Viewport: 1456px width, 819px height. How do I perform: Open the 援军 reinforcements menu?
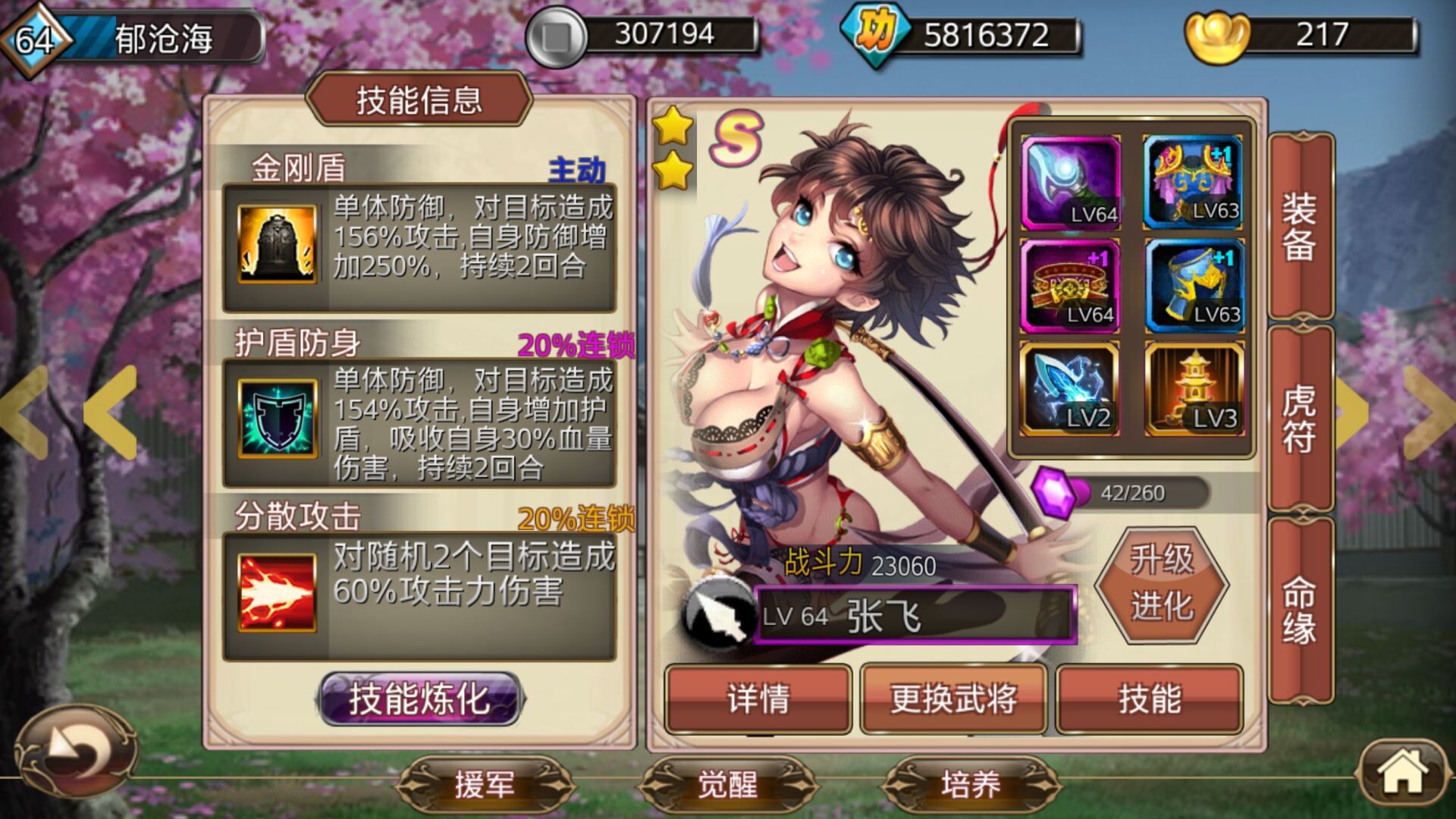tap(485, 785)
